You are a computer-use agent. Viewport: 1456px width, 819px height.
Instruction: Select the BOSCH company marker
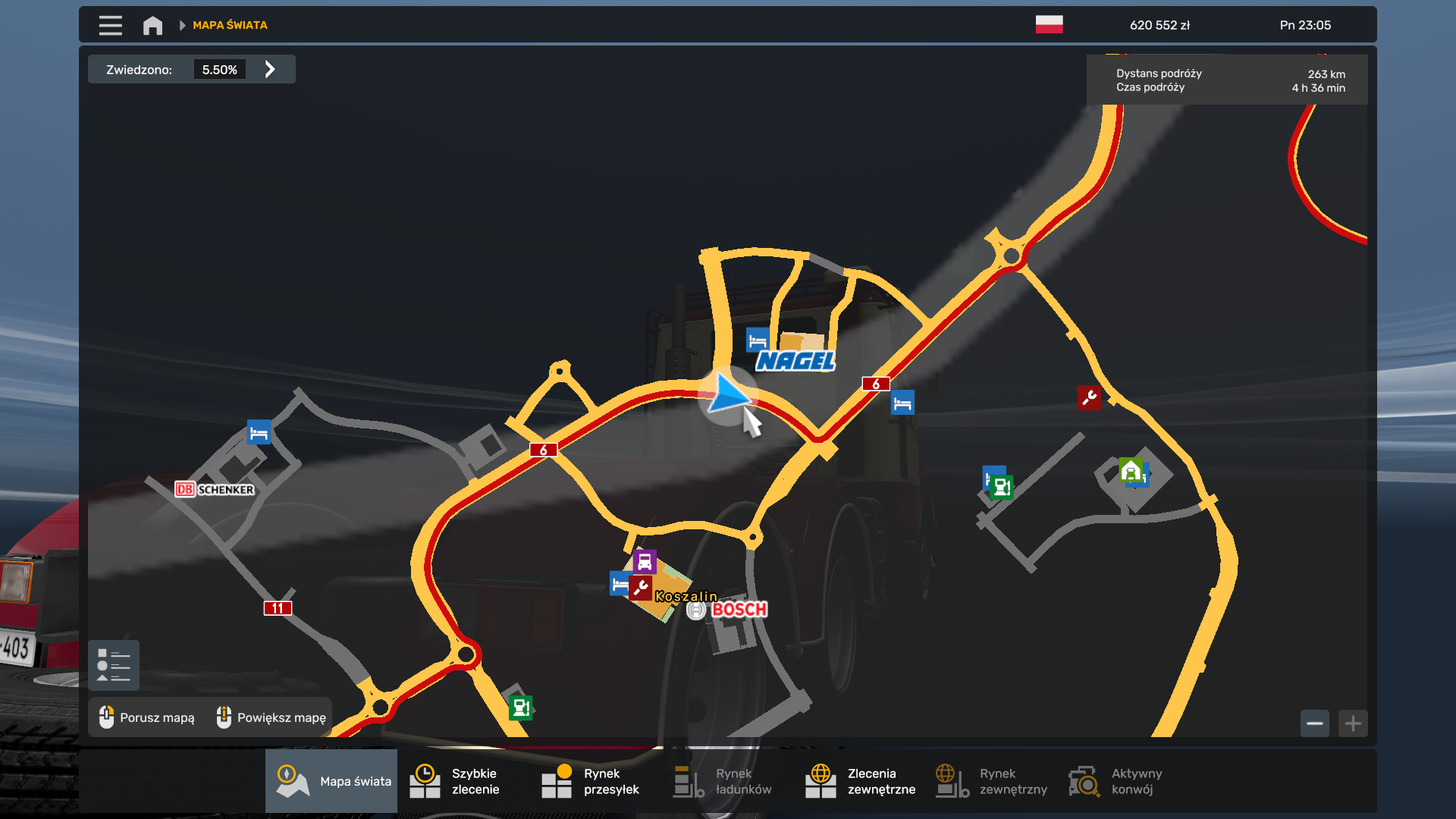(x=738, y=610)
